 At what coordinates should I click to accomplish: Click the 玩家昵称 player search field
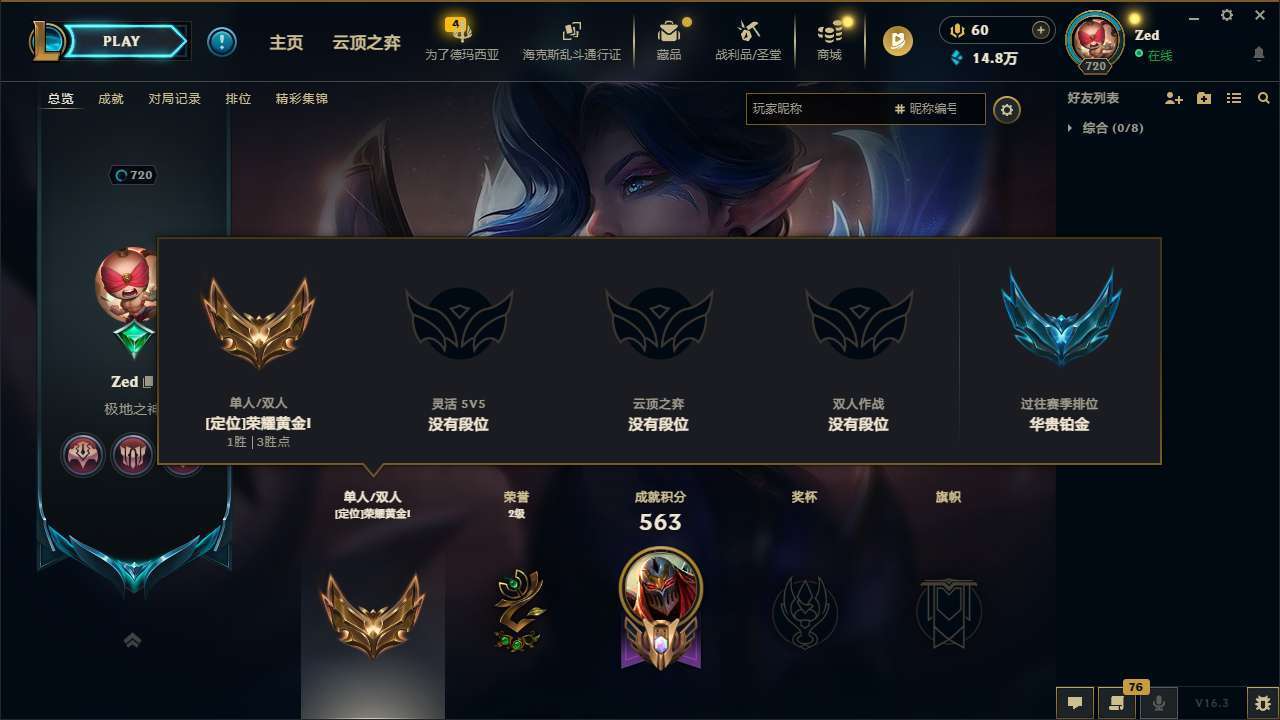[x=820, y=110]
